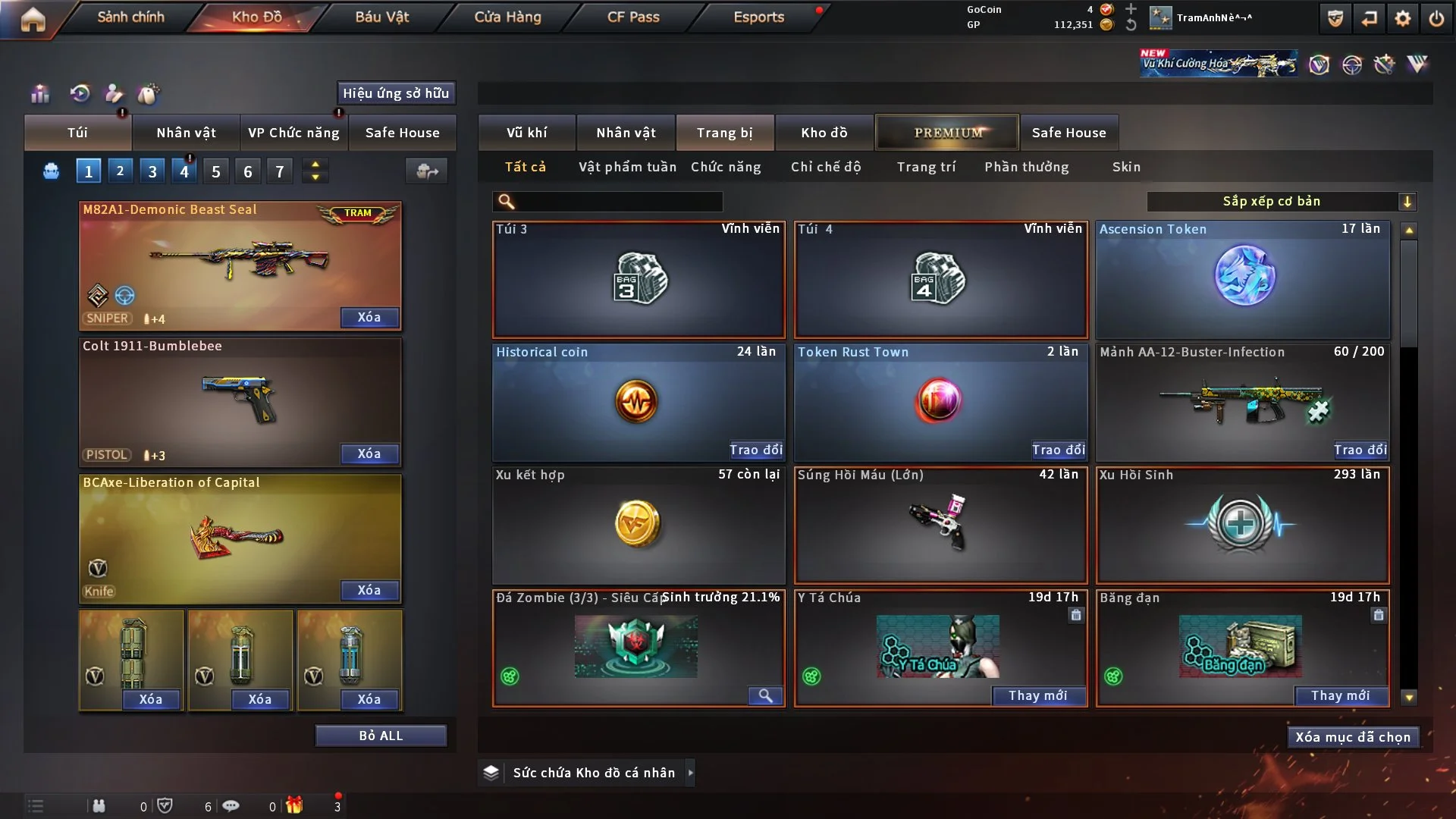1456x819 pixels.
Task: Open the Cửa Hàng shop menu
Action: pos(507,17)
